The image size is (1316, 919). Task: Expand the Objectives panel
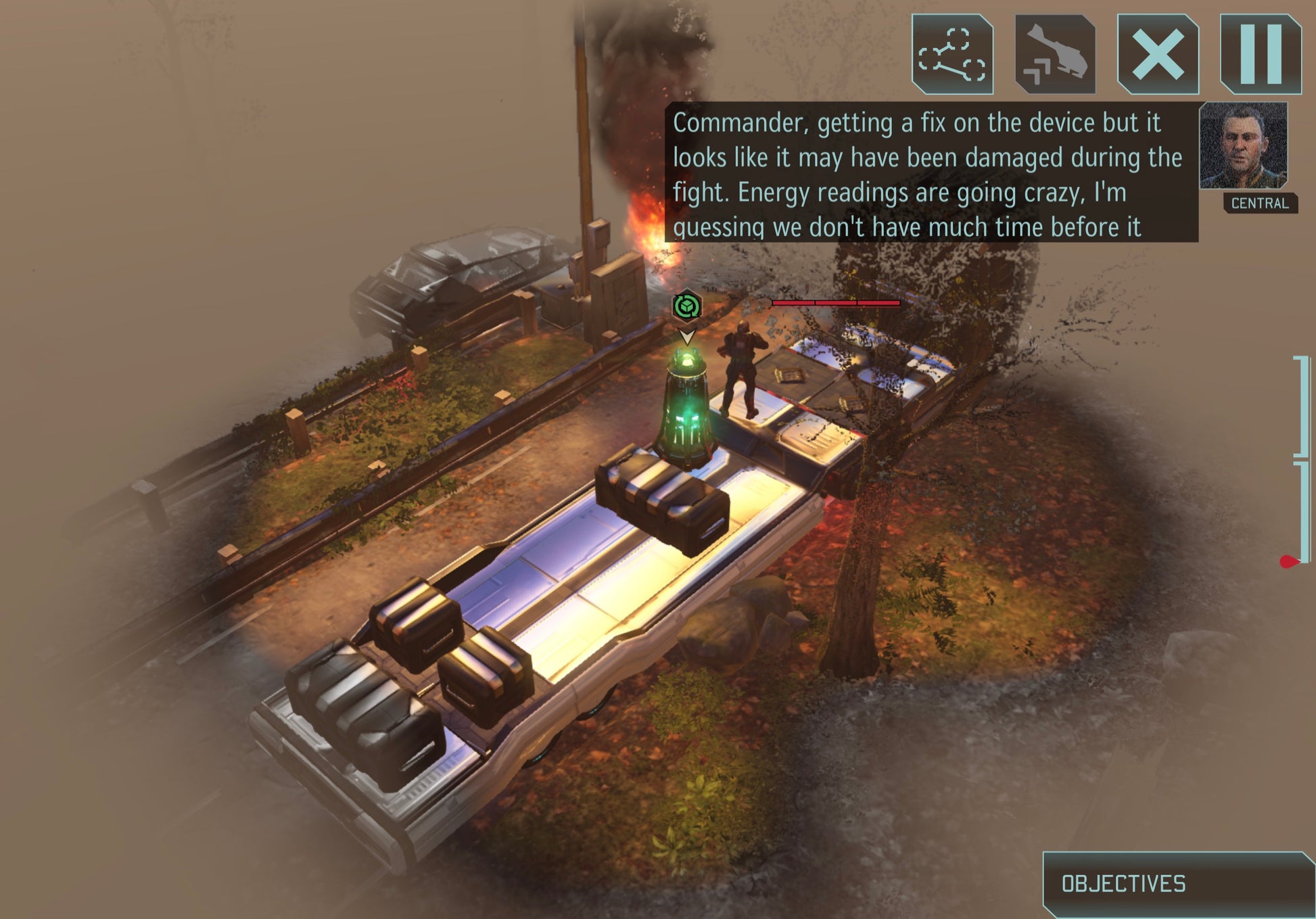pos(1177,884)
